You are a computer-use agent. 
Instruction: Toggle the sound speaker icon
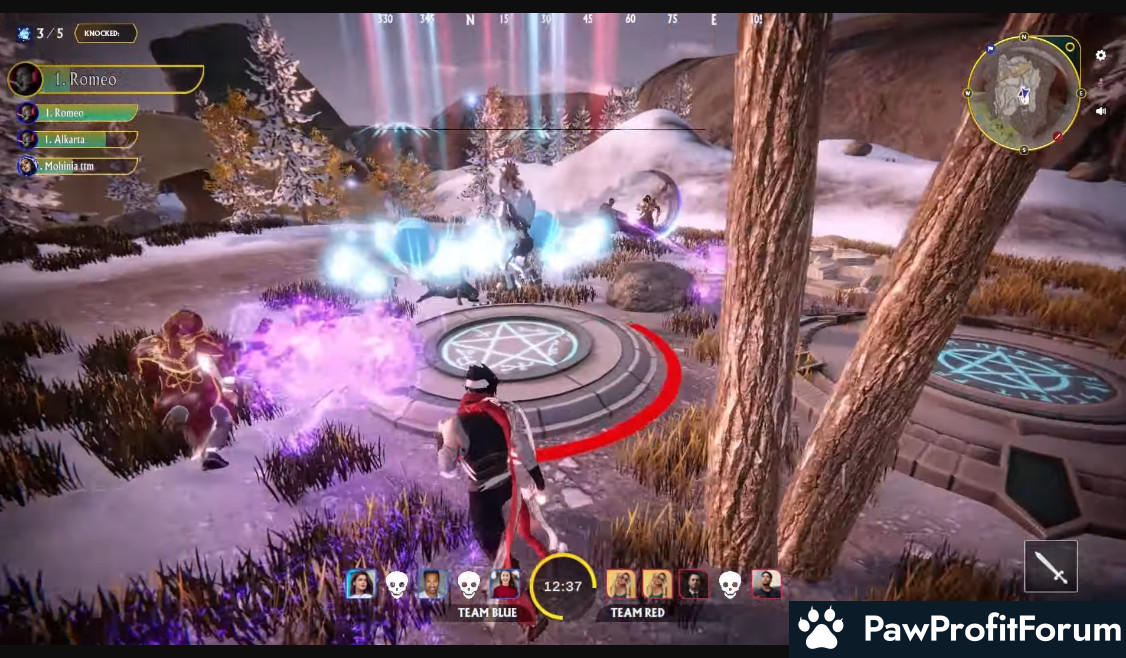tap(1101, 111)
